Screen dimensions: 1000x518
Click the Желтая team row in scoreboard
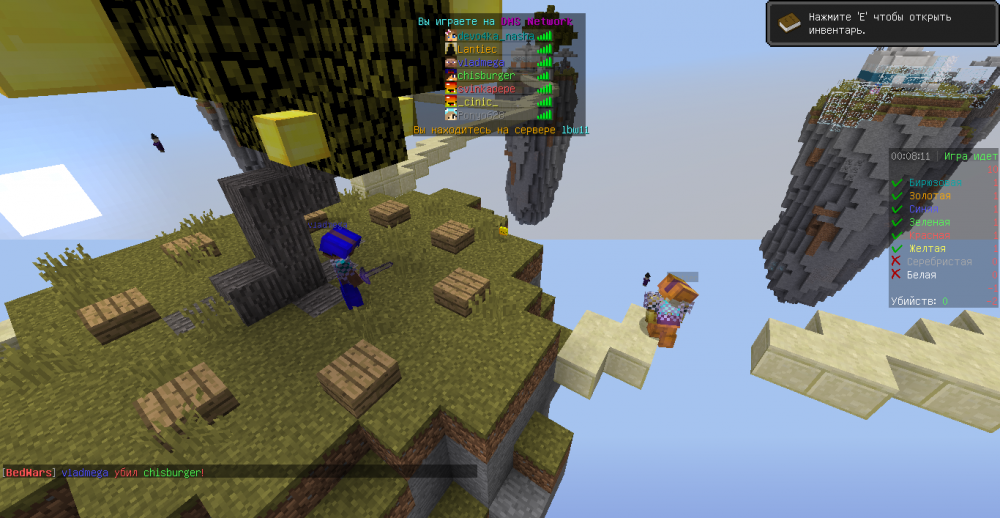click(927, 248)
